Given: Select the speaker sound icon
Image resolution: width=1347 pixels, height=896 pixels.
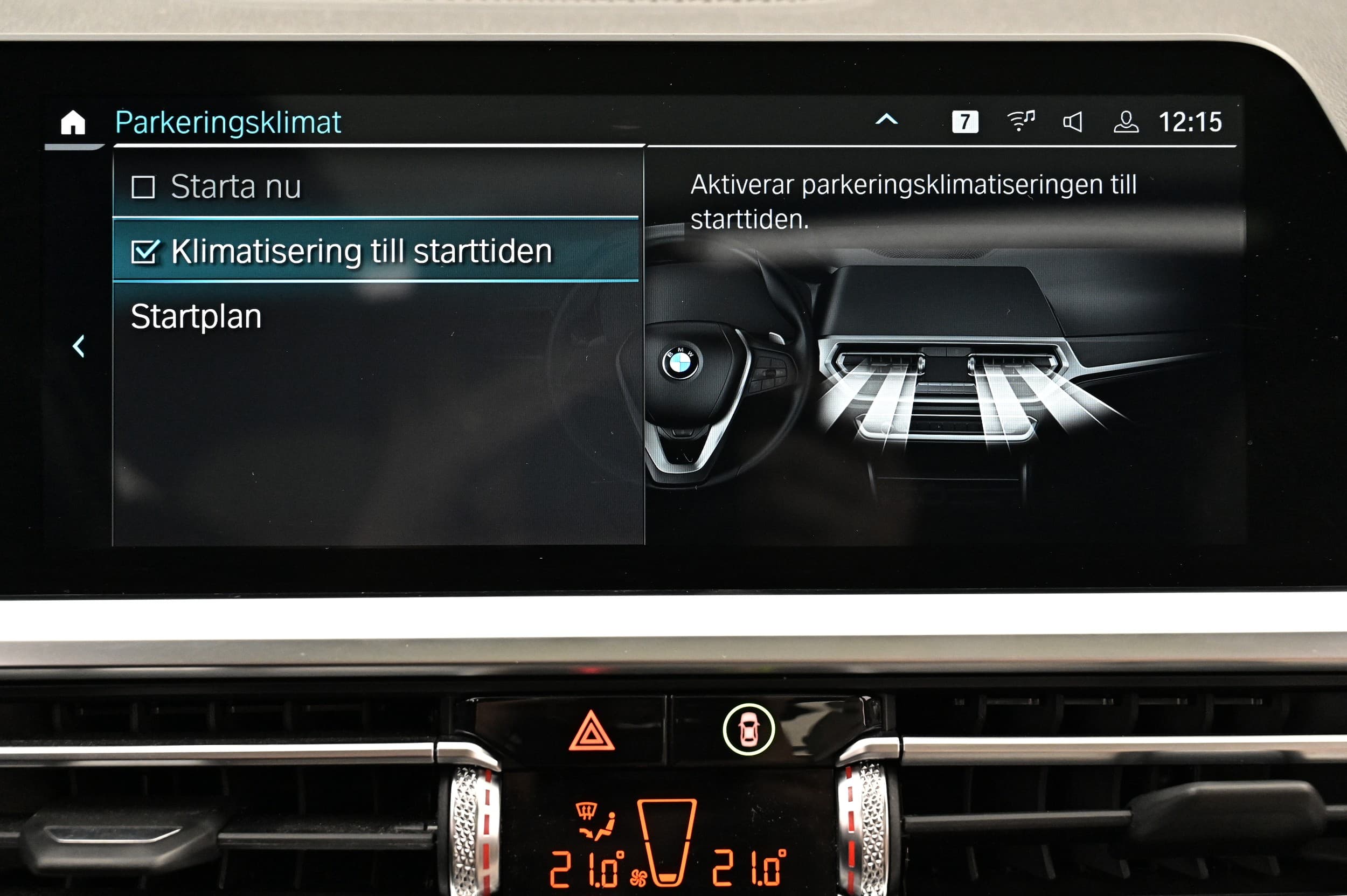Looking at the screenshot, I should (x=1073, y=122).
